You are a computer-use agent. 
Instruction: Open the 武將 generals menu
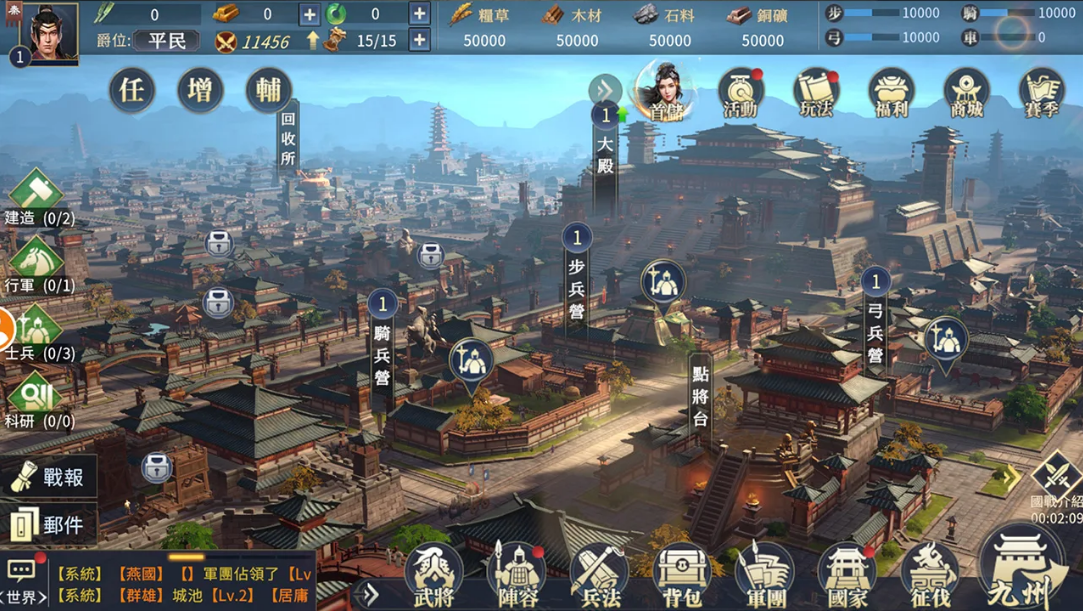[433, 575]
